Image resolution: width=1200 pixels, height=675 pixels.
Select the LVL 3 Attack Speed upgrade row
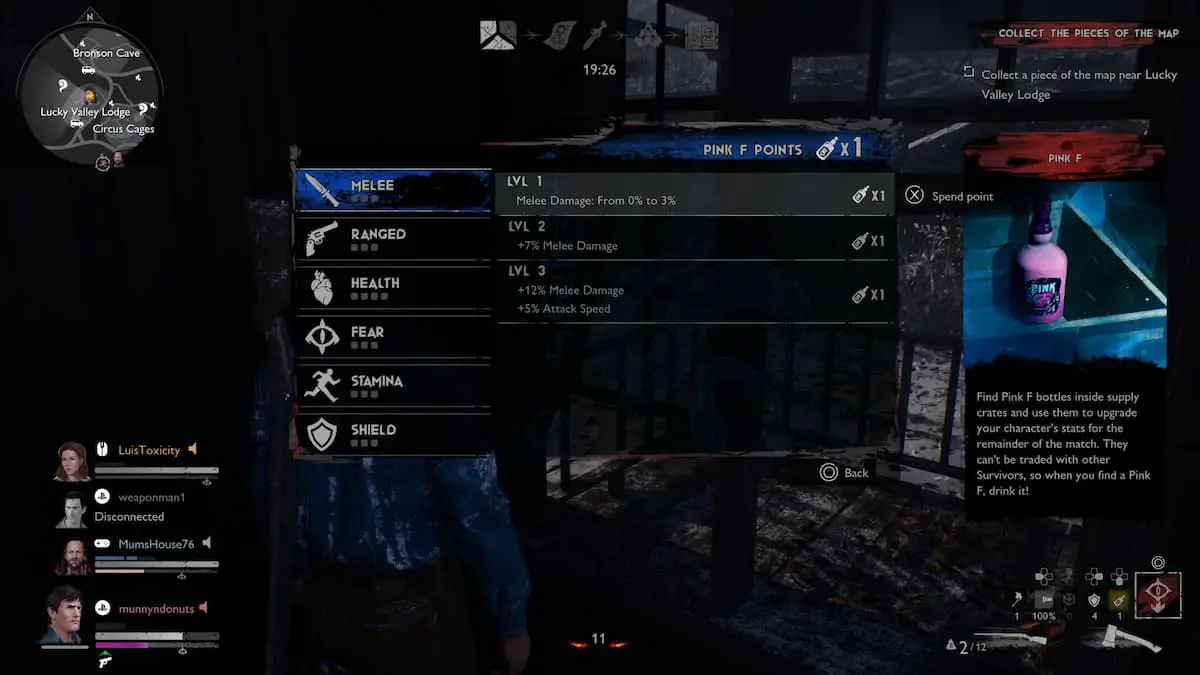[x=694, y=292]
